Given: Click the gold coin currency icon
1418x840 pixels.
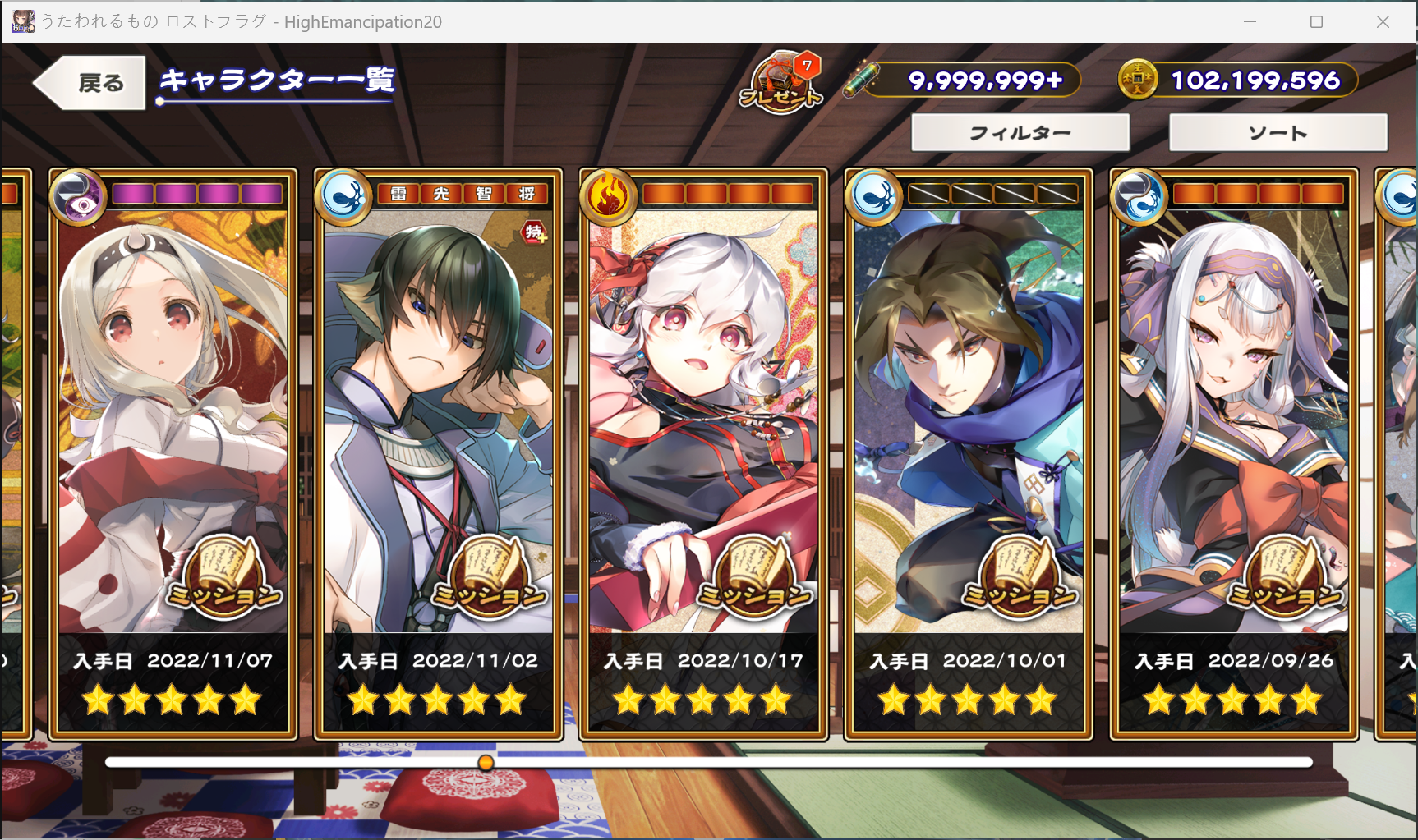Looking at the screenshot, I should (x=1138, y=80).
